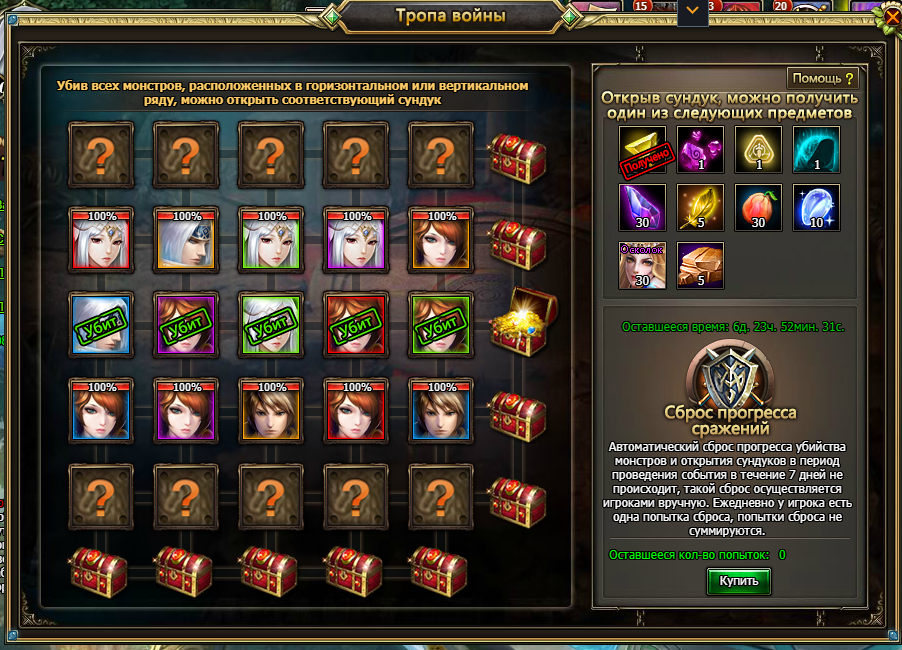The width and height of the screenshot is (902, 650).
Task: Expand the dropdown arrow above the title
Action: click(x=692, y=12)
